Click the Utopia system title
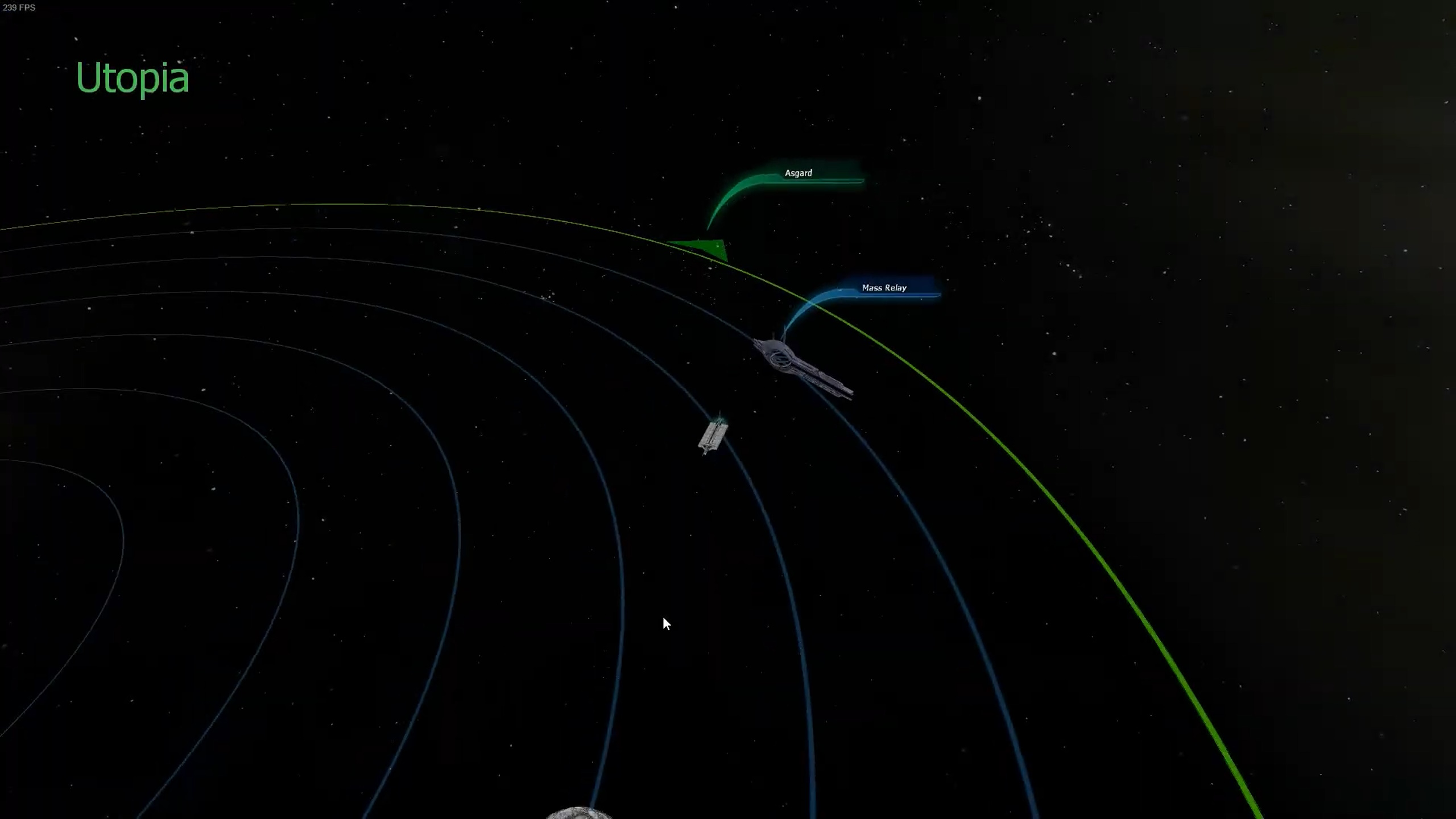The height and width of the screenshot is (819, 1456). (x=132, y=77)
